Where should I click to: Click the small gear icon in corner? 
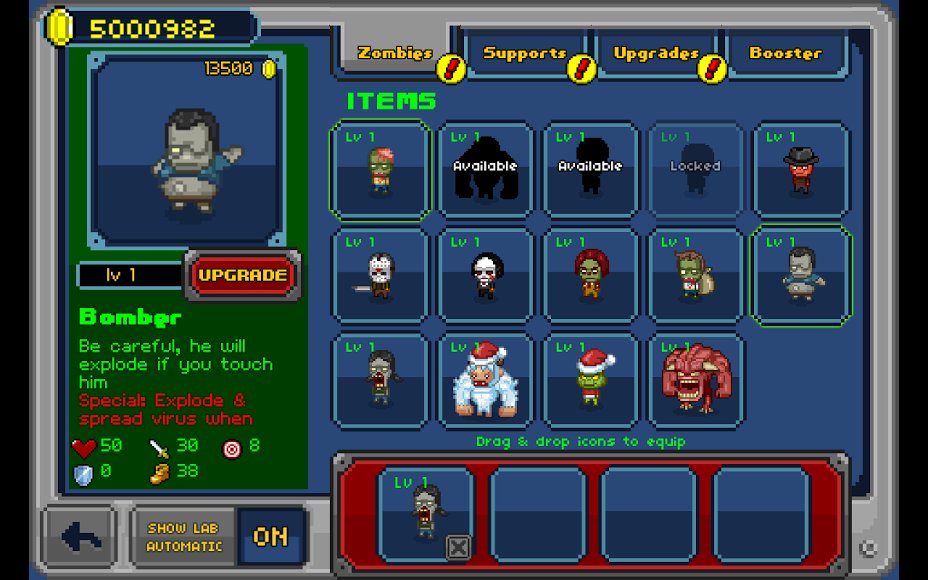868,548
